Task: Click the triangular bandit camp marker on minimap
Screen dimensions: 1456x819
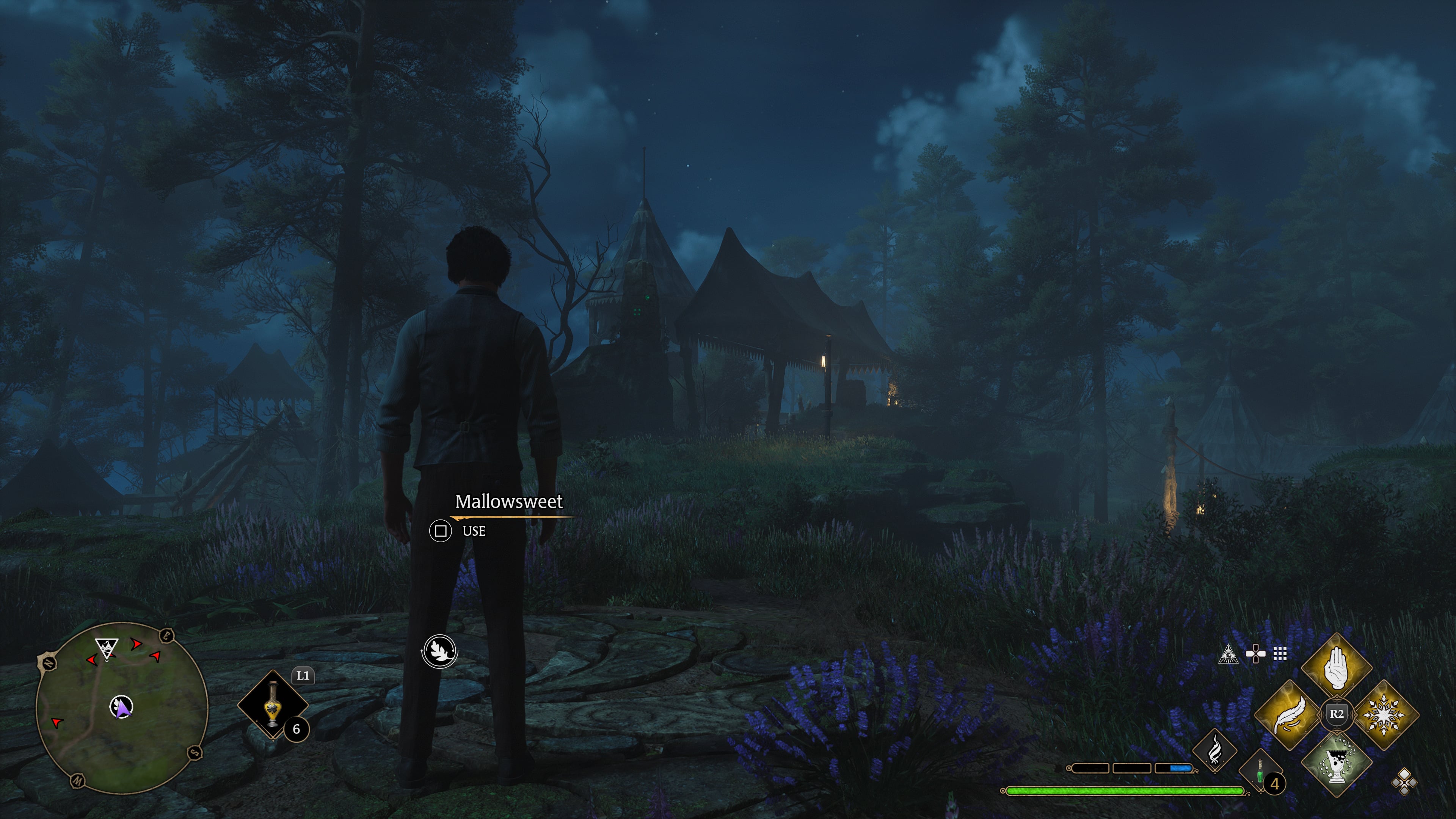Action: pos(106,648)
